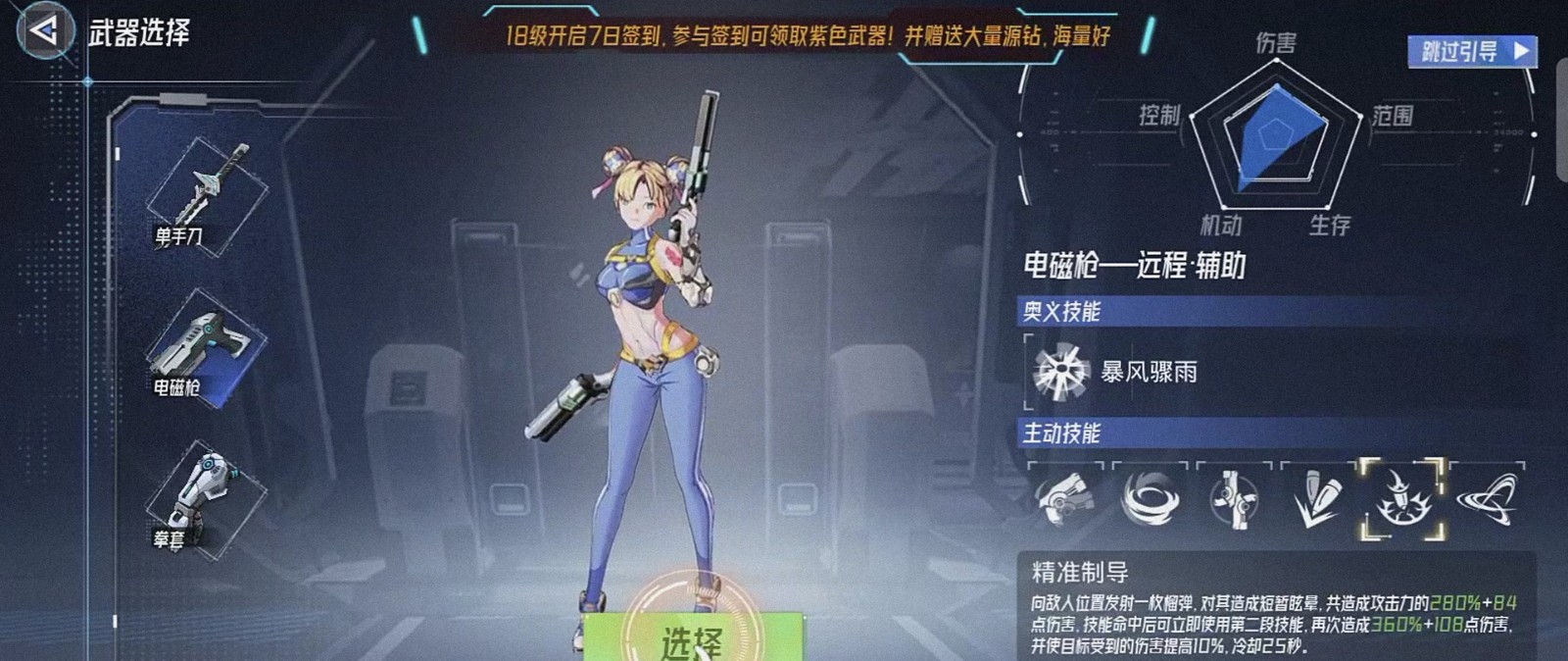Choose the 电磁枪 electromagnetic gun weapon
This screenshot has width=1568, height=661.
click(204, 350)
